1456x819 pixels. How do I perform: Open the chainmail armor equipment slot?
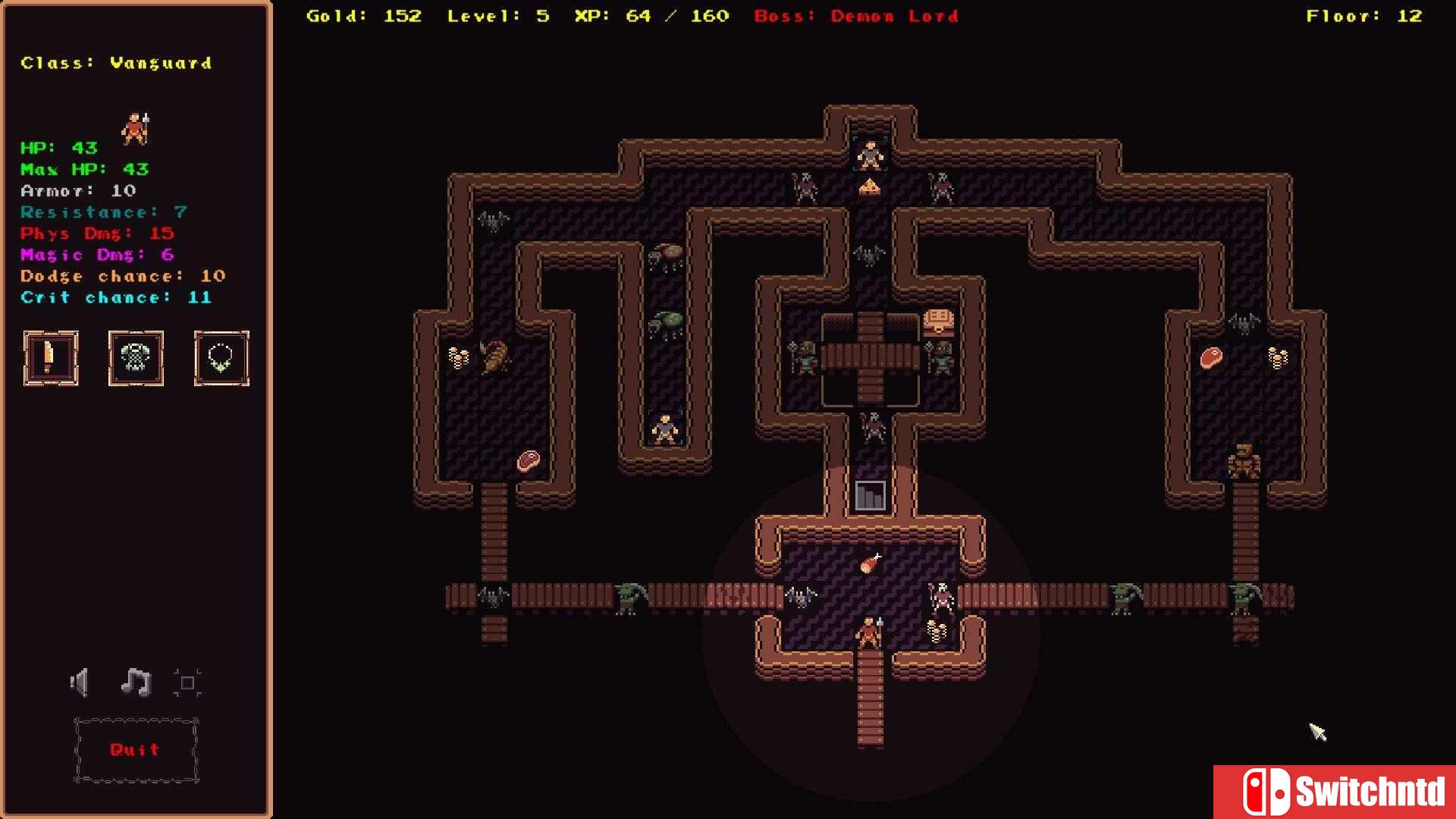pos(136,358)
